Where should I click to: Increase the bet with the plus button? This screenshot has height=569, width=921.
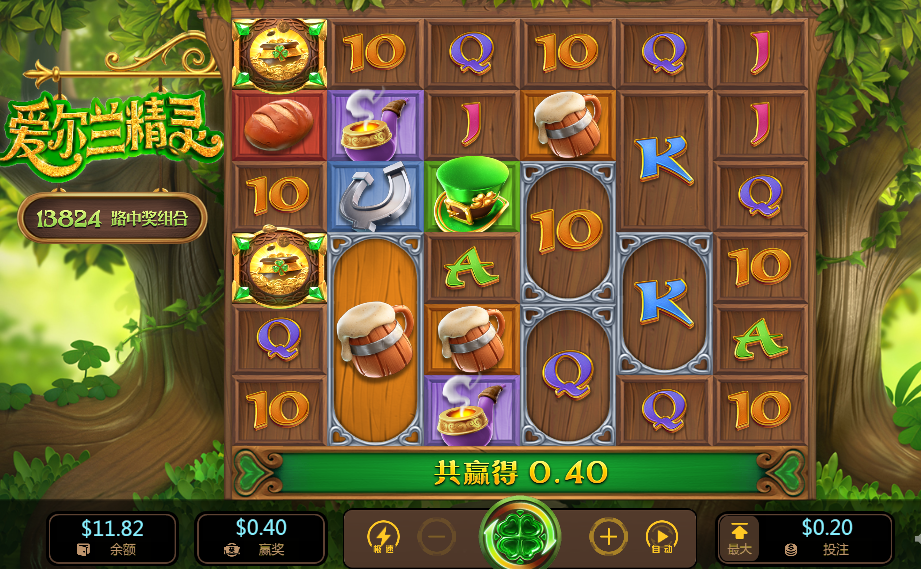[608, 537]
